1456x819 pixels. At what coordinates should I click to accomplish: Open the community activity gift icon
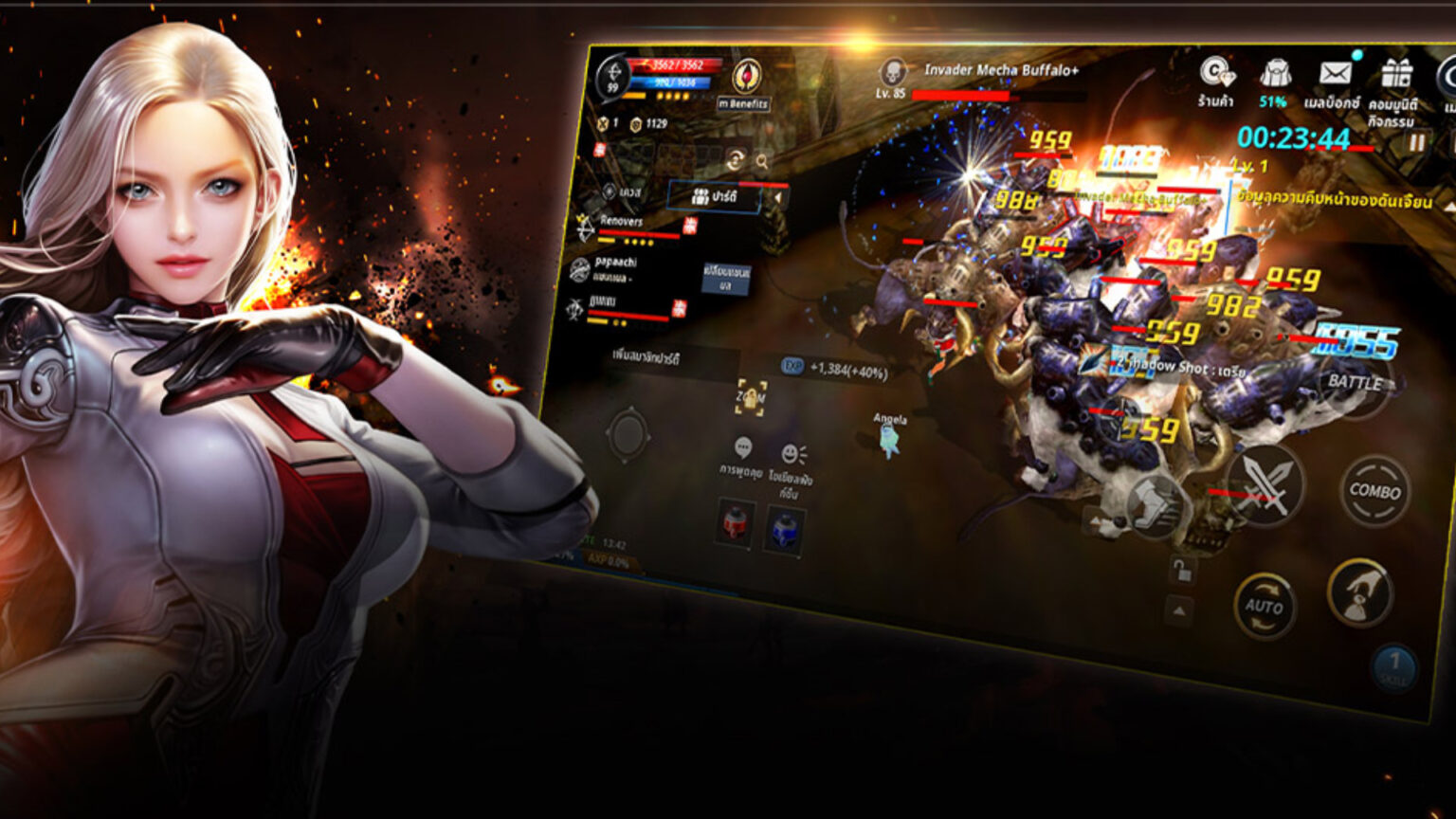pos(1398,71)
